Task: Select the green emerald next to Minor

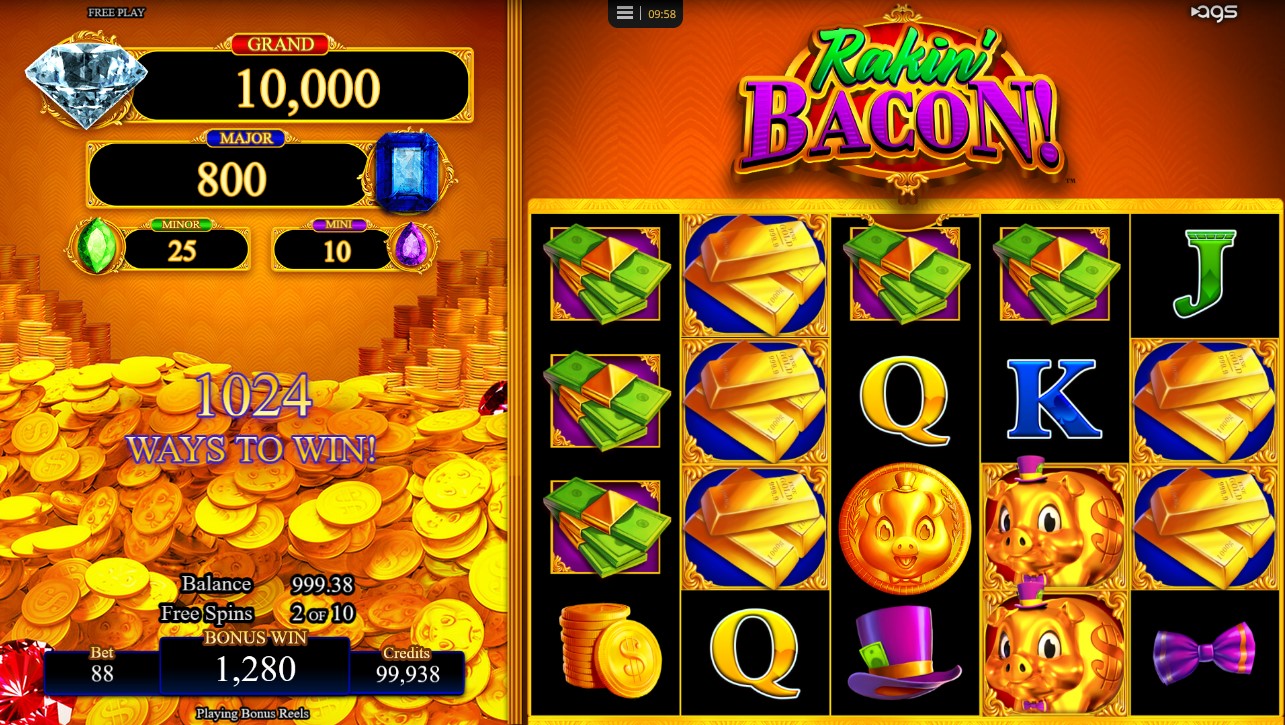Action: pos(95,246)
